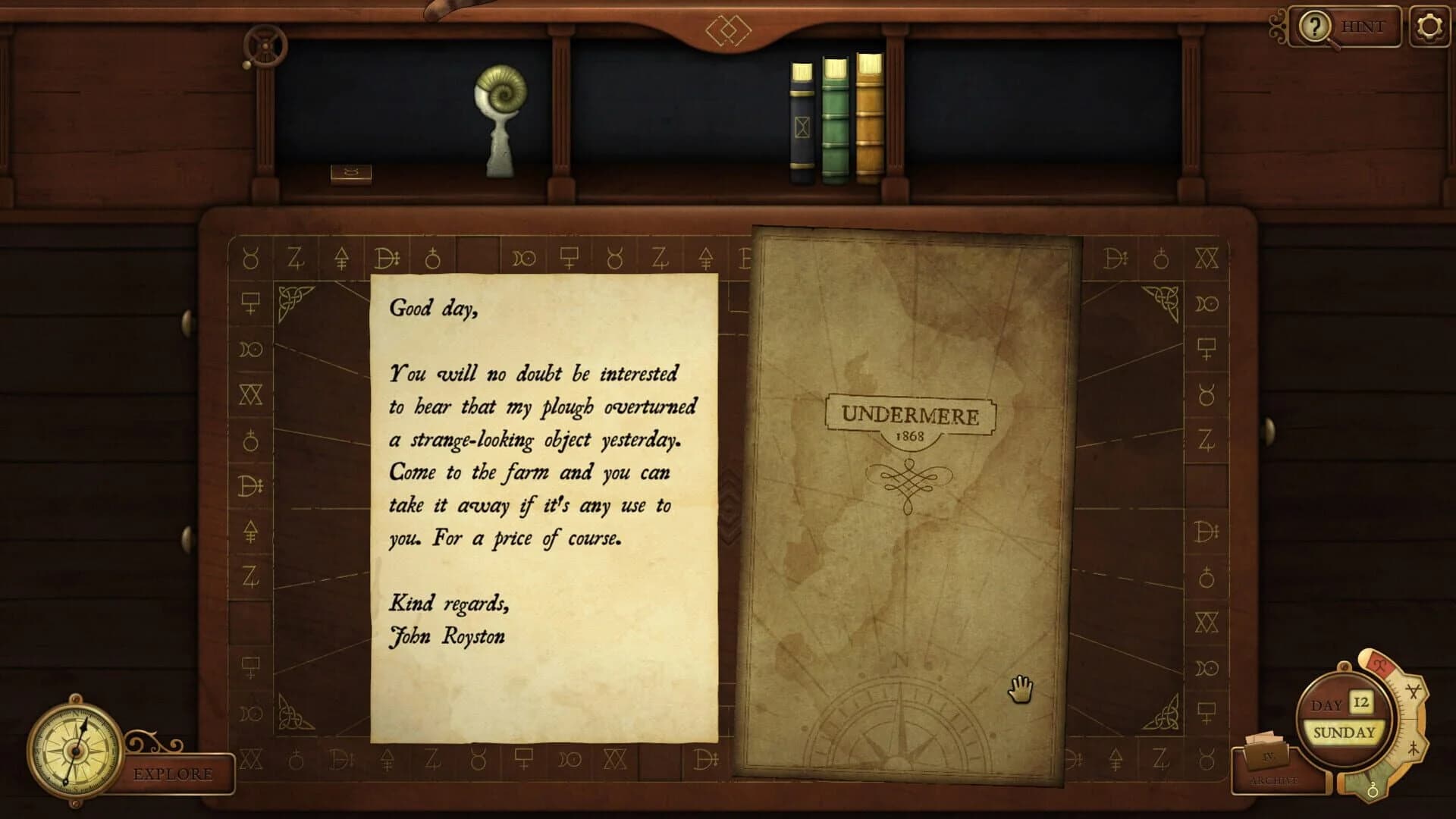This screenshot has height=819, width=1456.
Task: Click the red segment on the day wheel
Action: coord(1379,666)
